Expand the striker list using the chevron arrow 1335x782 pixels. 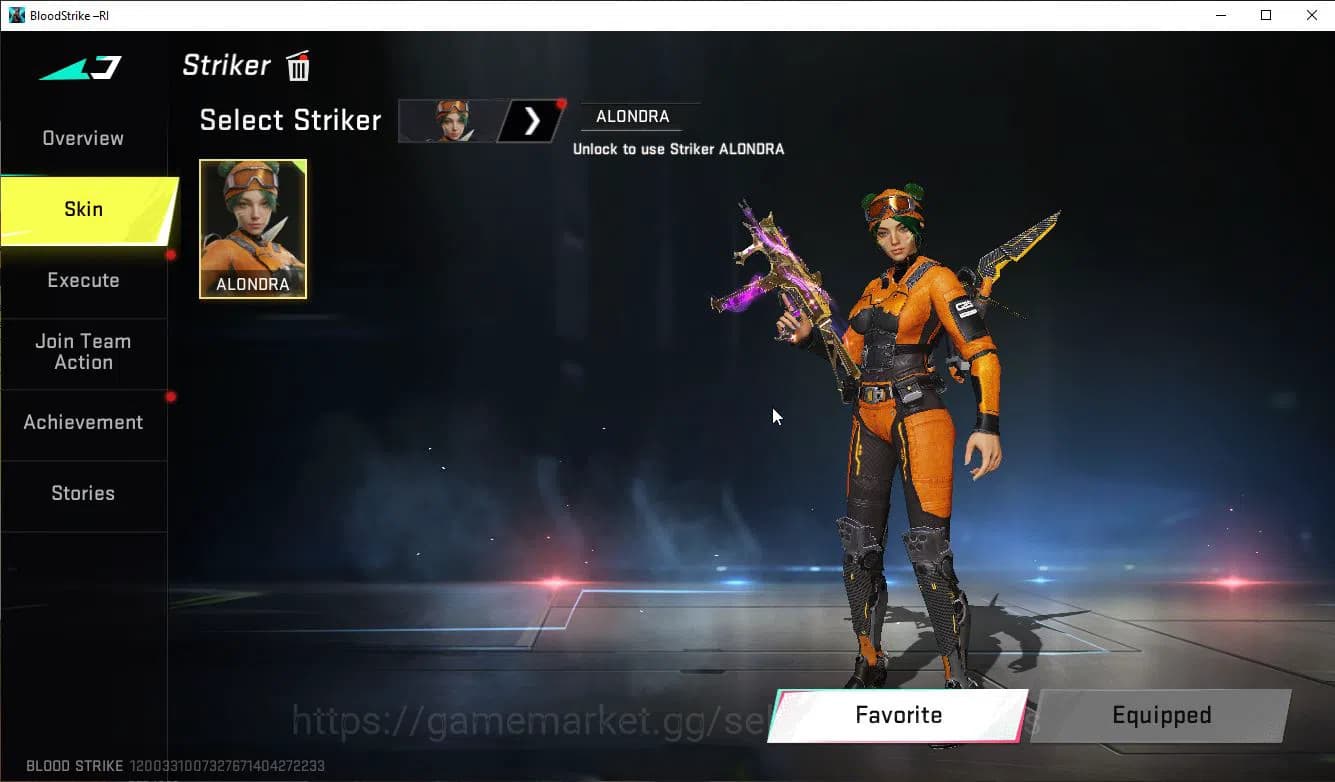tap(531, 120)
